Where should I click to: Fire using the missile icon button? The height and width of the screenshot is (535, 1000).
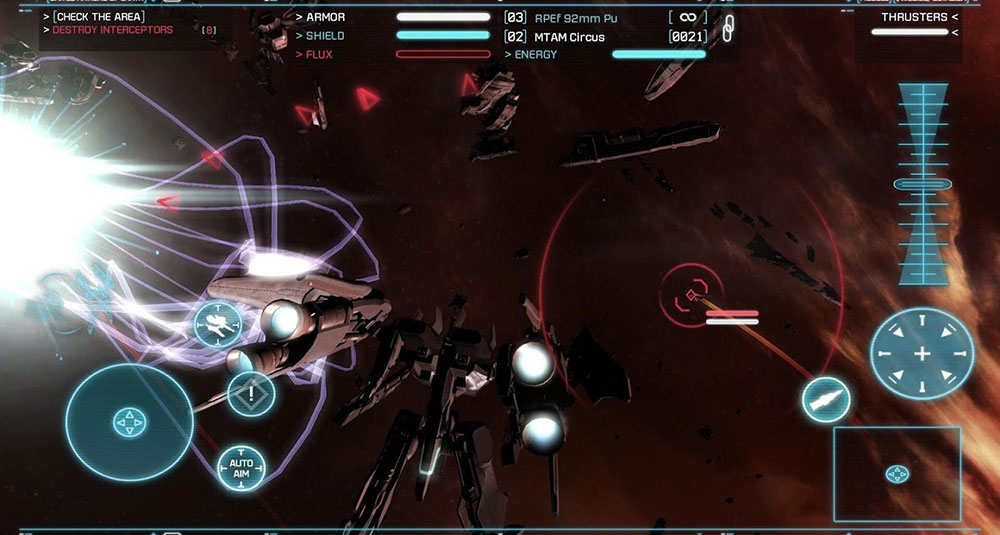(x=826, y=399)
